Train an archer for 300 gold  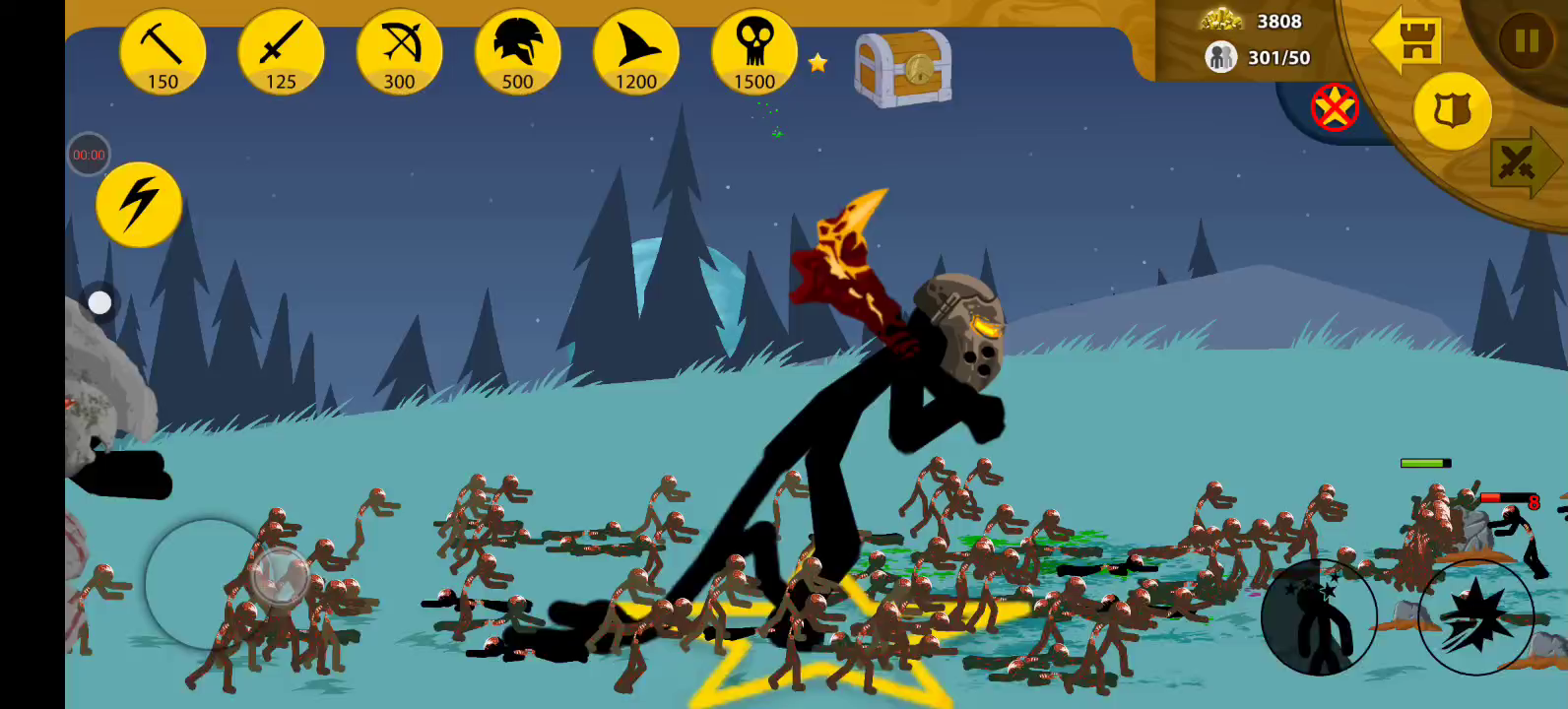point(399,53)
